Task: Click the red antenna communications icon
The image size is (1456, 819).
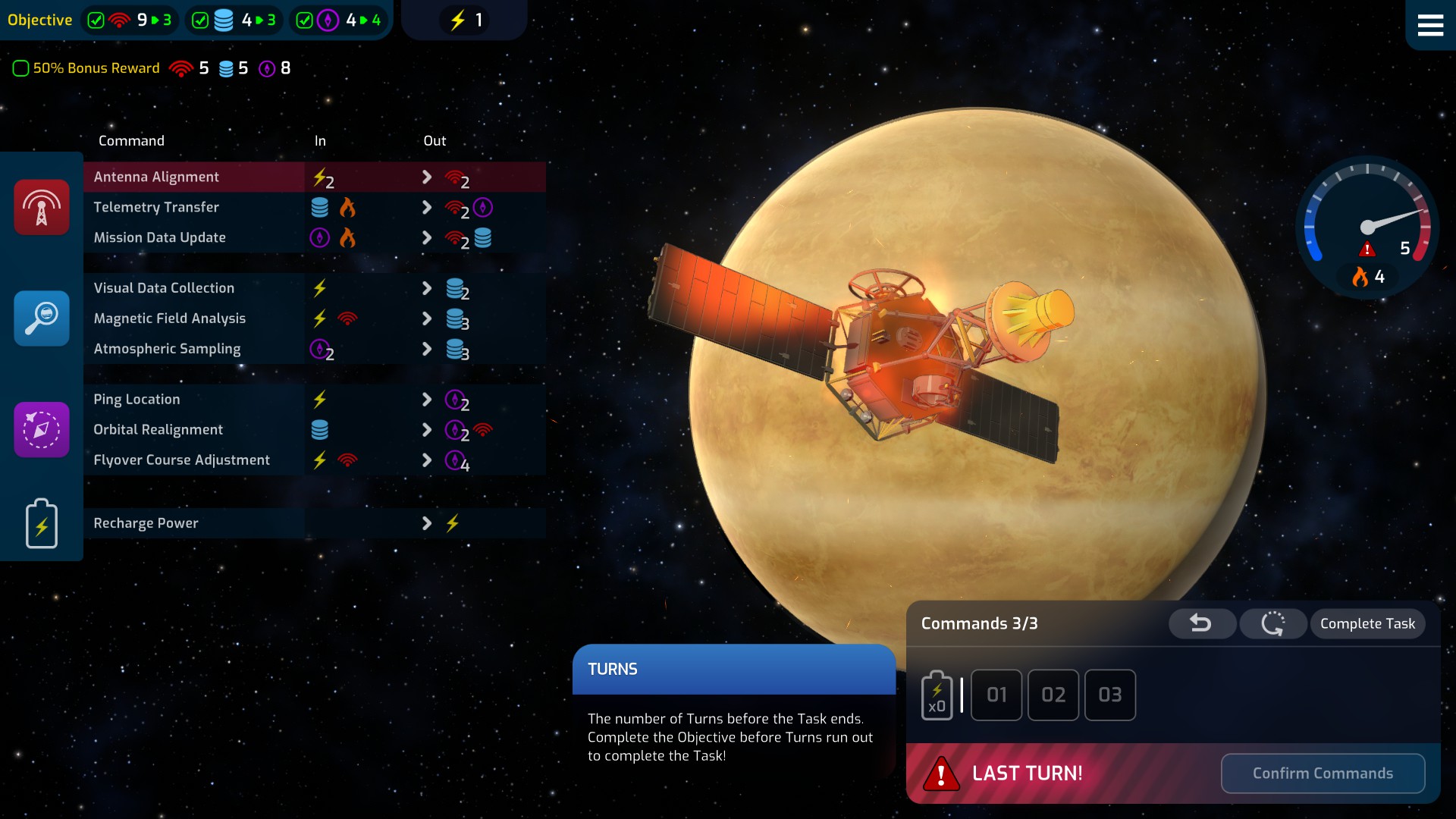Action: click(42, 207)
